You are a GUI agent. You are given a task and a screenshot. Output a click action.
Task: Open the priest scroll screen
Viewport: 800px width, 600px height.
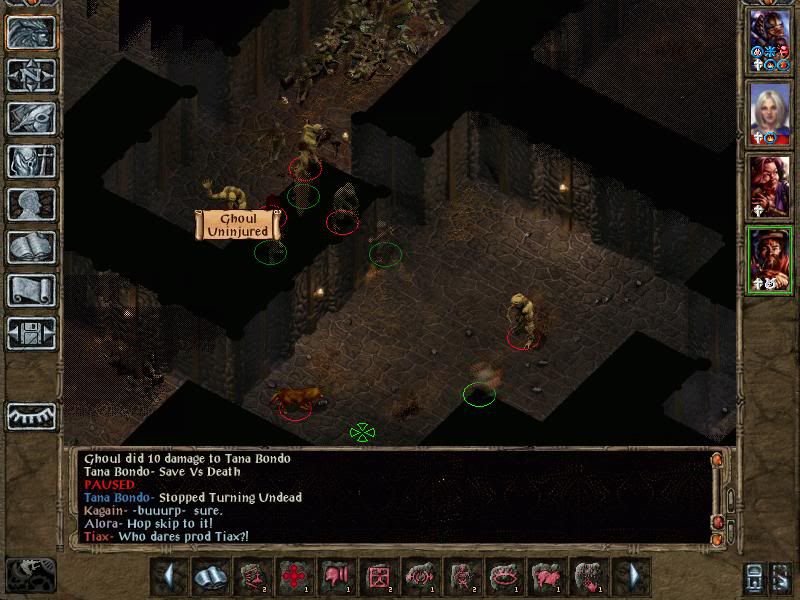(31, 290)
